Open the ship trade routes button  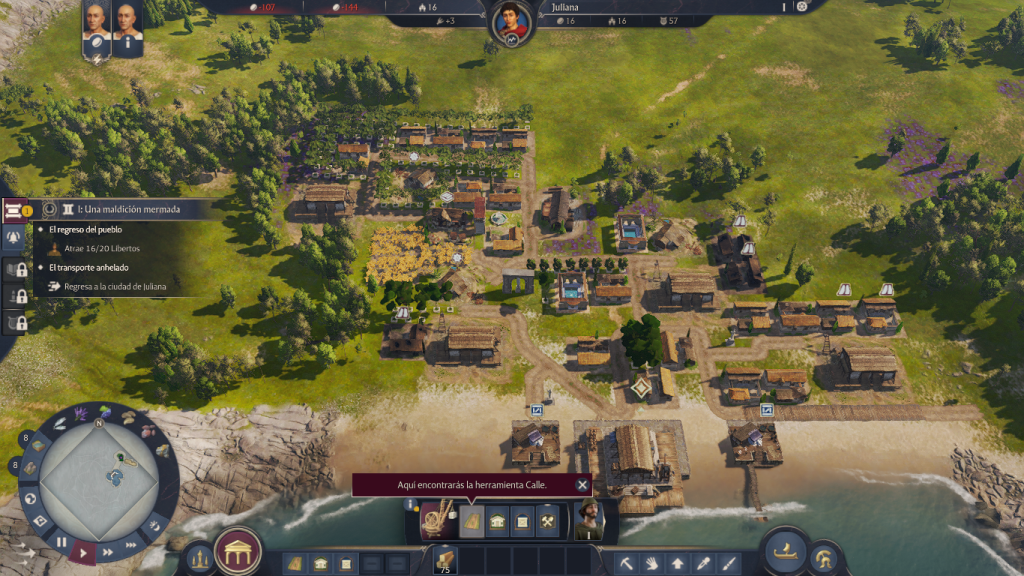click(x=784, y=549)
